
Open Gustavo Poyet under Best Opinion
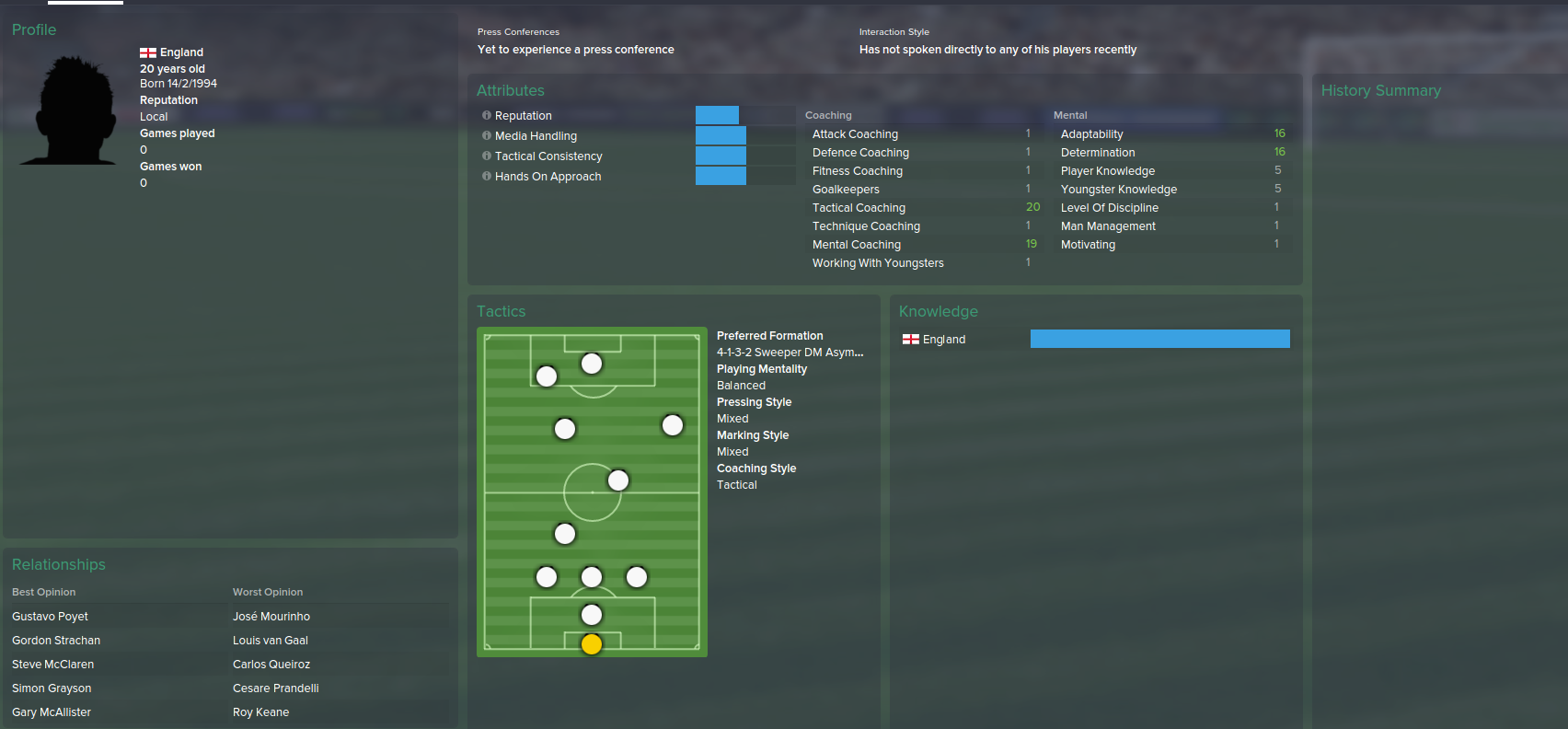(50, 616)
